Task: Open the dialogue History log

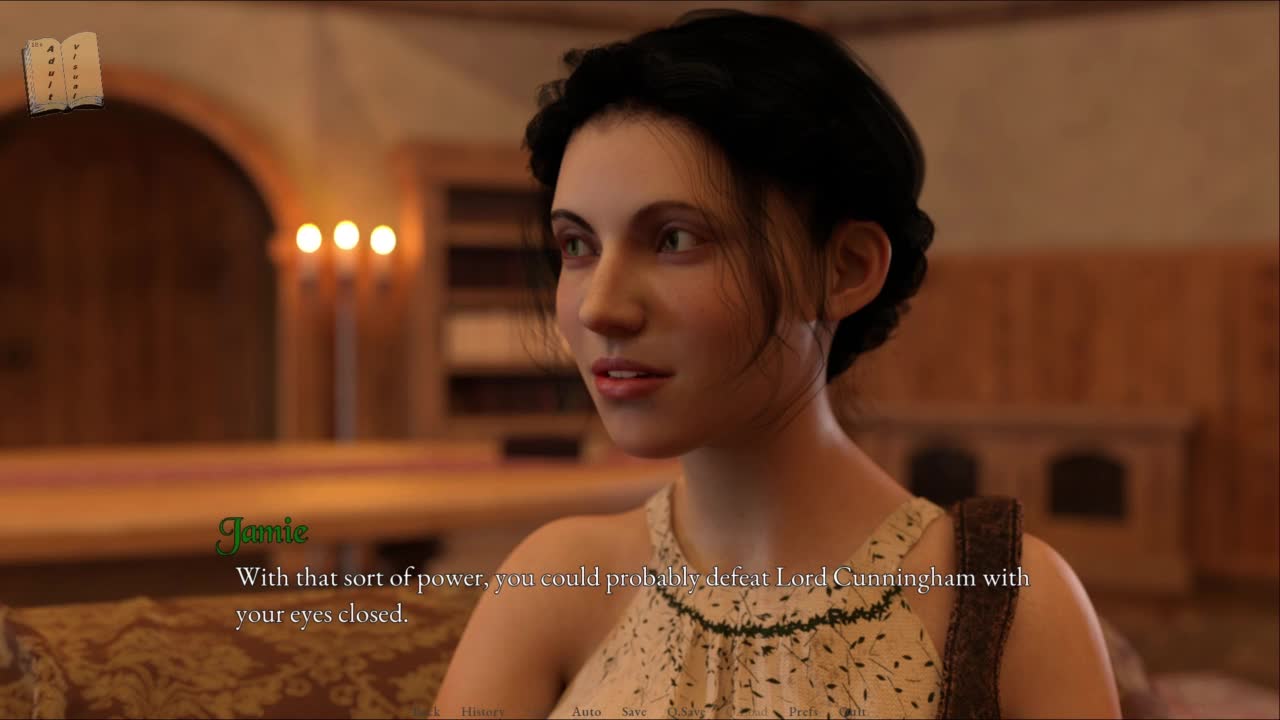Action: pos(483,711)
